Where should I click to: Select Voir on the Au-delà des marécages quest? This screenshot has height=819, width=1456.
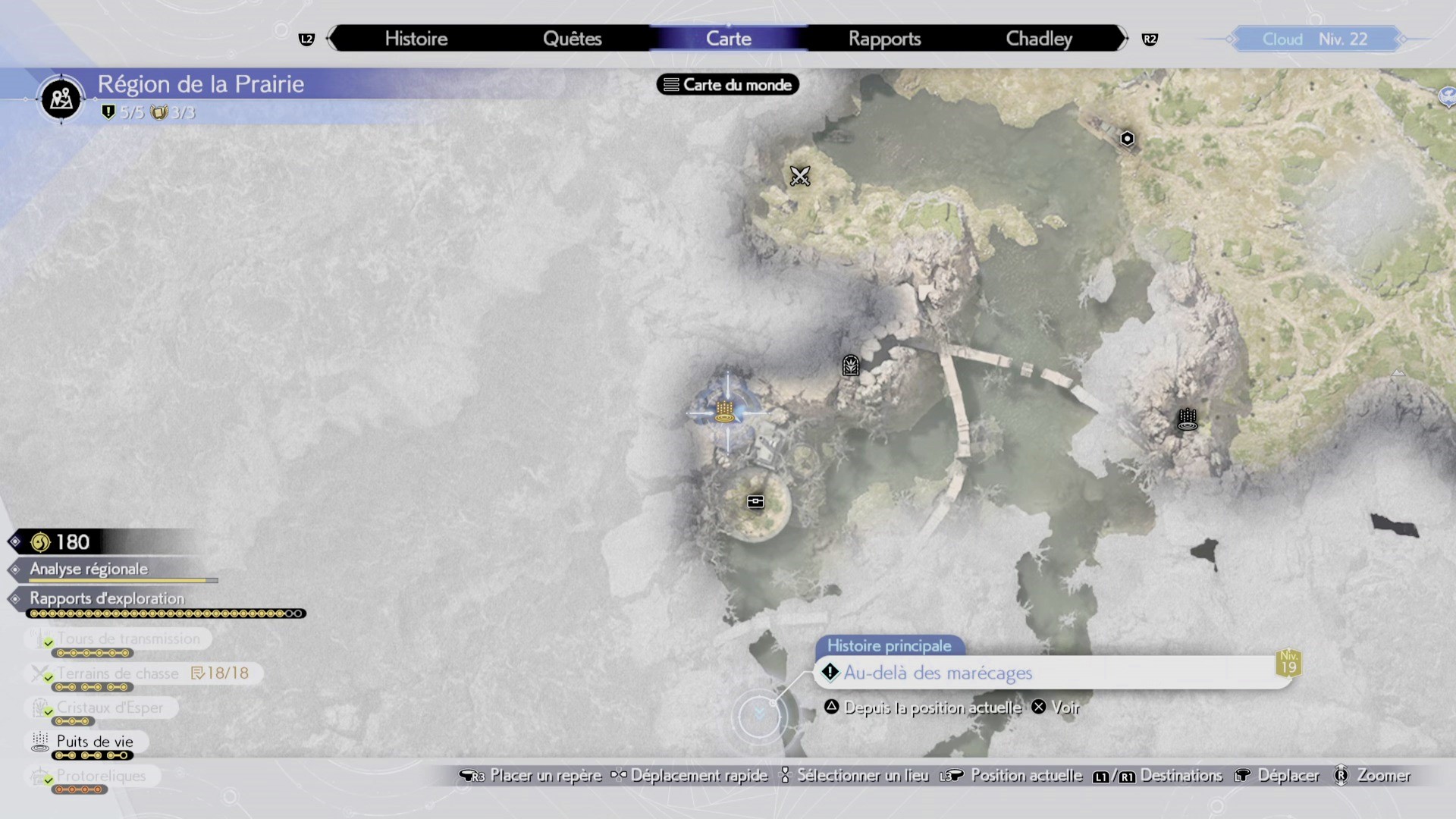point(1058,707)
